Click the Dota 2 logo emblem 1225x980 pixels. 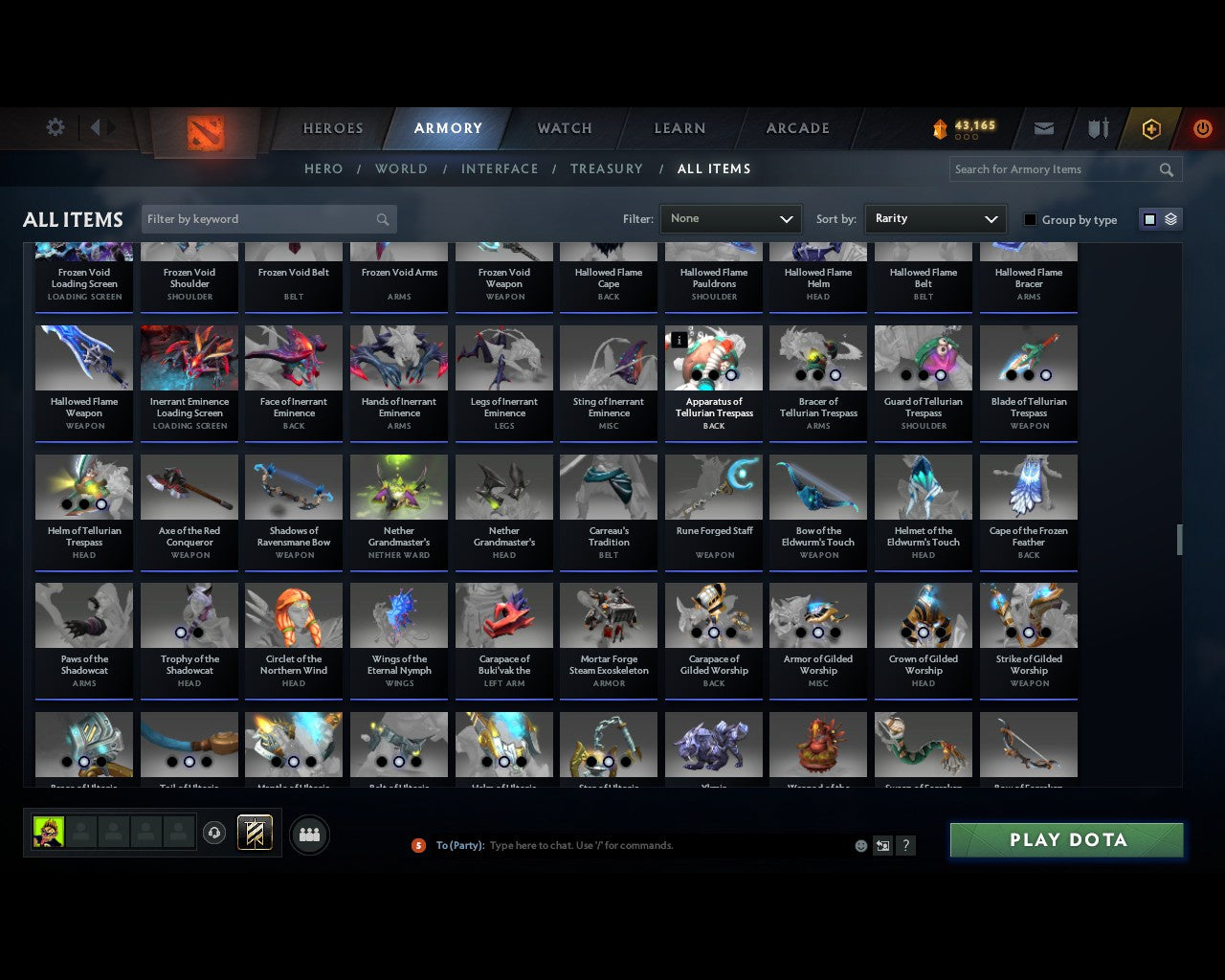[204, 134]
